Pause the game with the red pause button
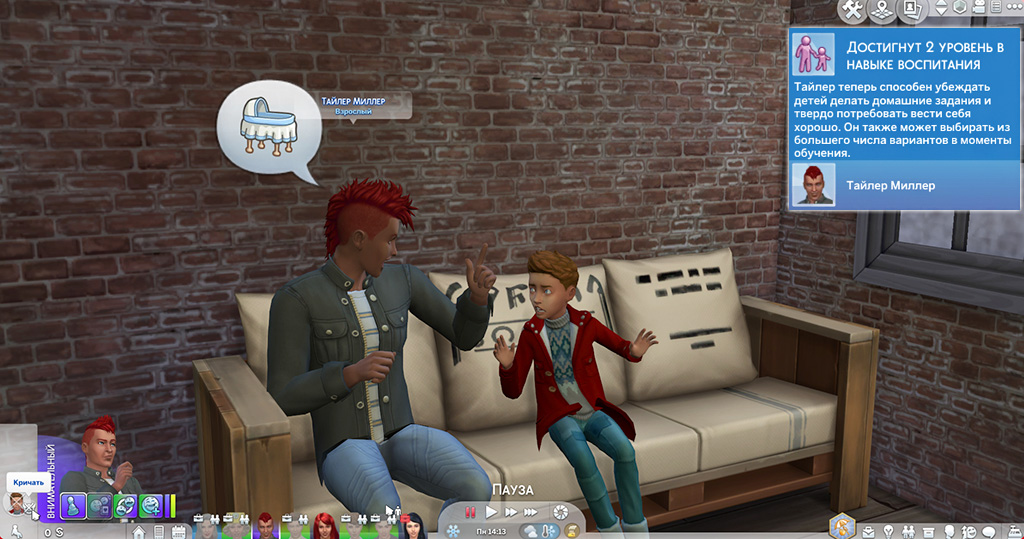 pyautogui.click(x=470, y=512)
